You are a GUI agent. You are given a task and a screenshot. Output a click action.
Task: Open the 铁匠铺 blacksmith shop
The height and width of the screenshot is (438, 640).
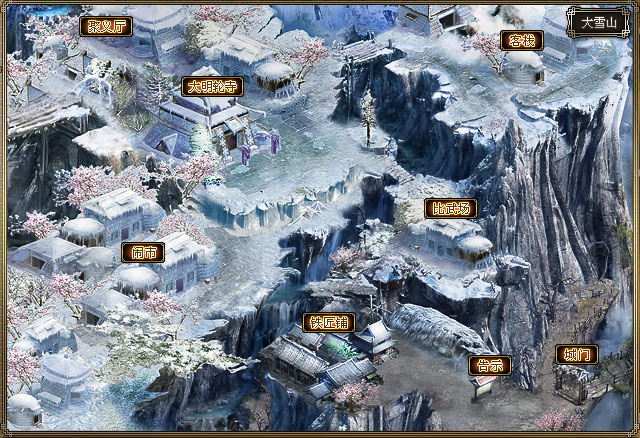pos(328,323)
